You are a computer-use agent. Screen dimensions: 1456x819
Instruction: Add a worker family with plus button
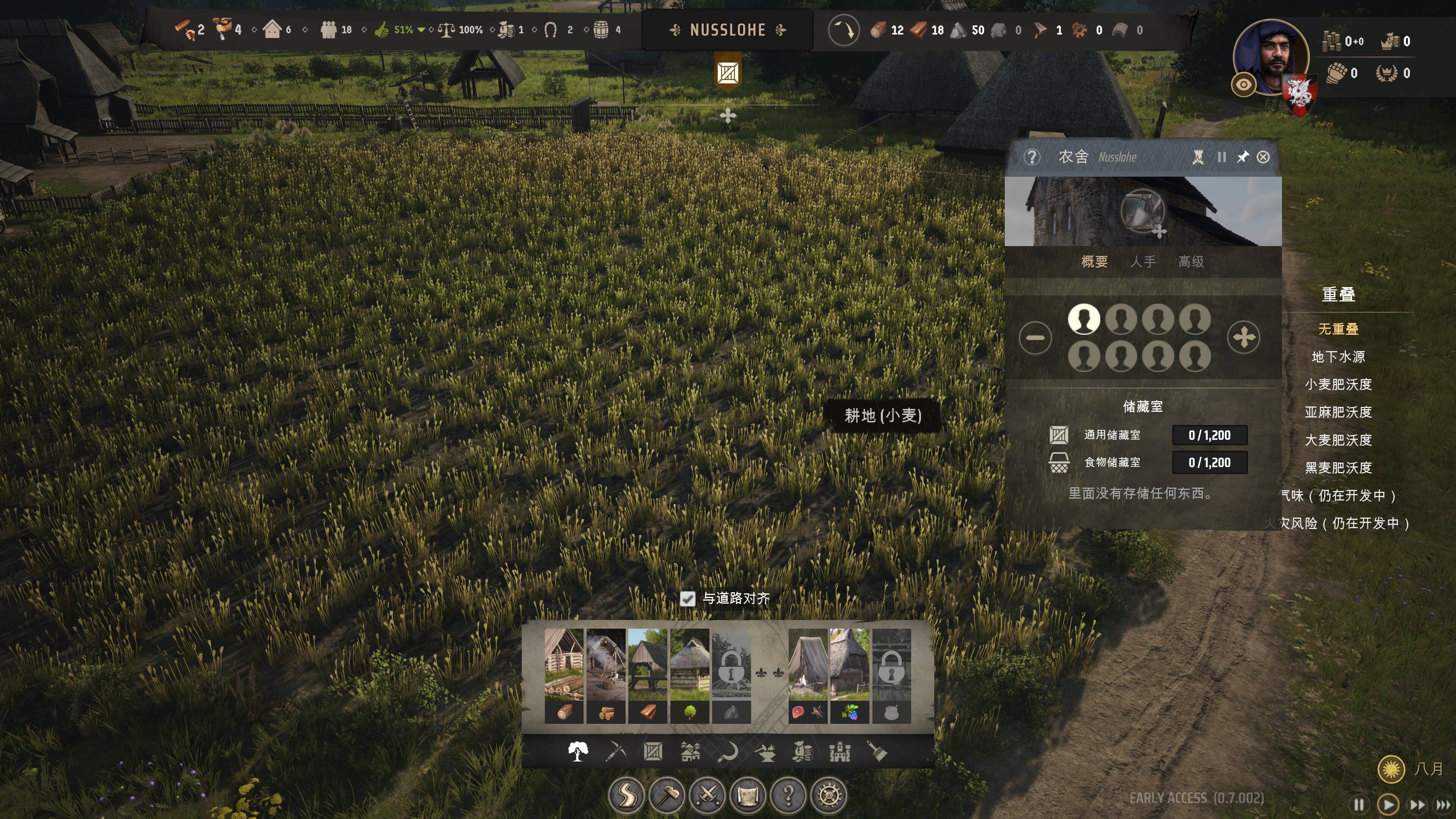[1244, 338]
